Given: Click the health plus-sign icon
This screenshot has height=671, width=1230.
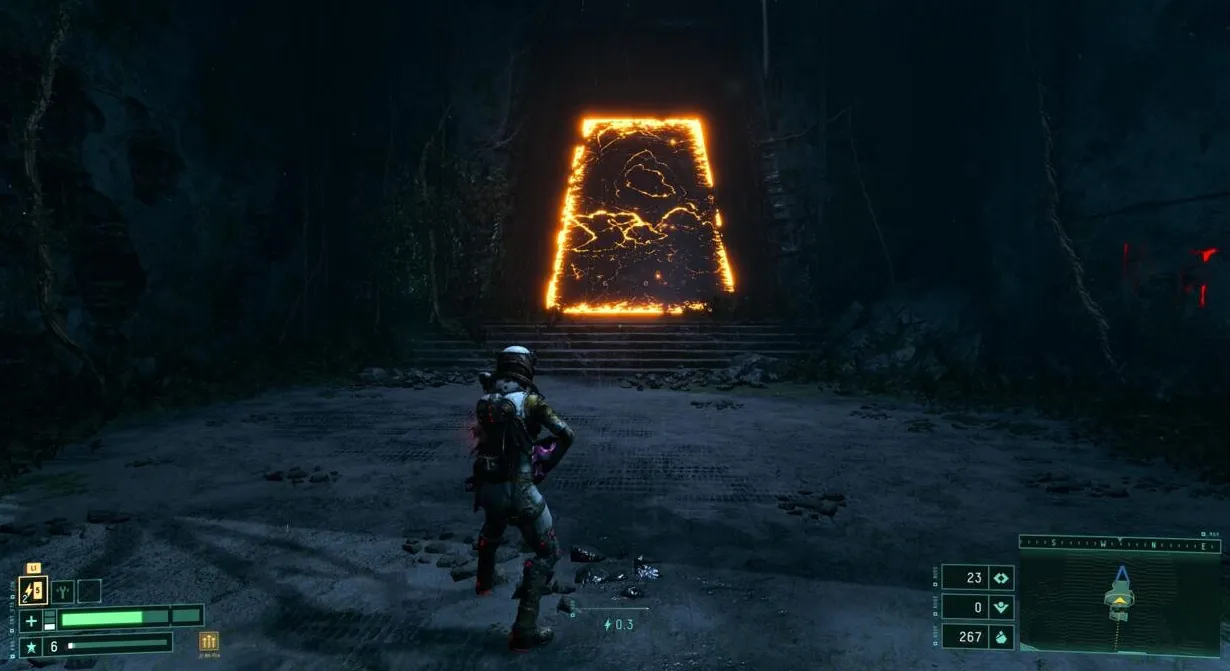Looking at the screenshot, I should pos(30,620).
